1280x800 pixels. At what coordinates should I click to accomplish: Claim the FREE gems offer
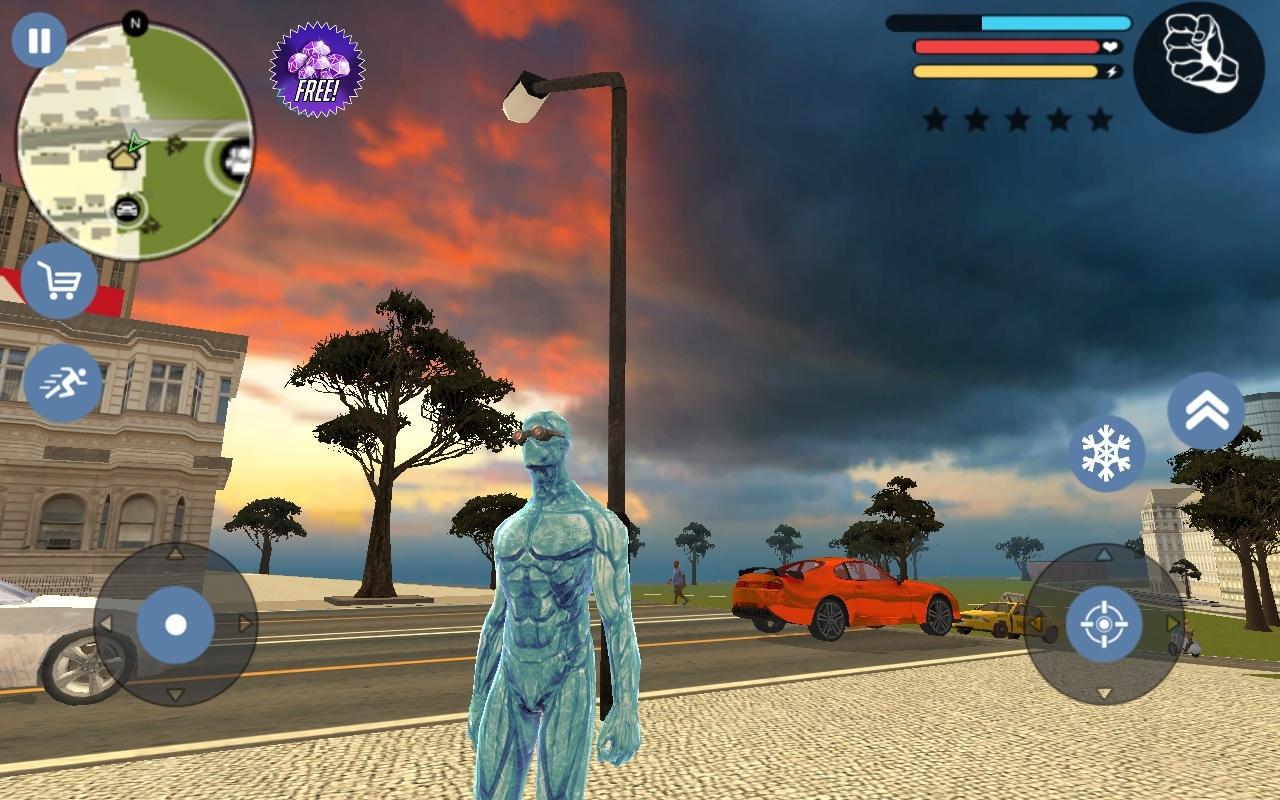click(x=317, y=70)
